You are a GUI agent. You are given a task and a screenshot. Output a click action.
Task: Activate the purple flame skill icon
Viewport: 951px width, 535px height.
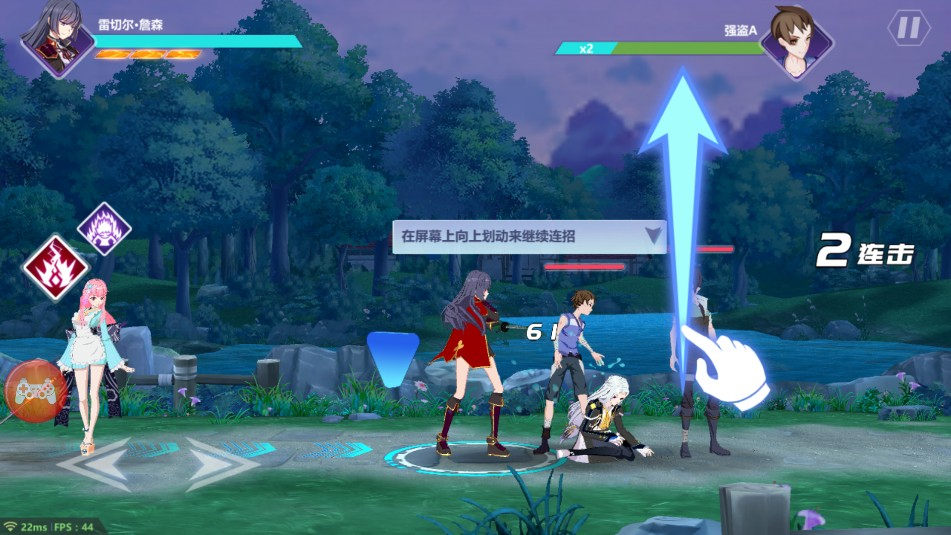coord(105,229)
